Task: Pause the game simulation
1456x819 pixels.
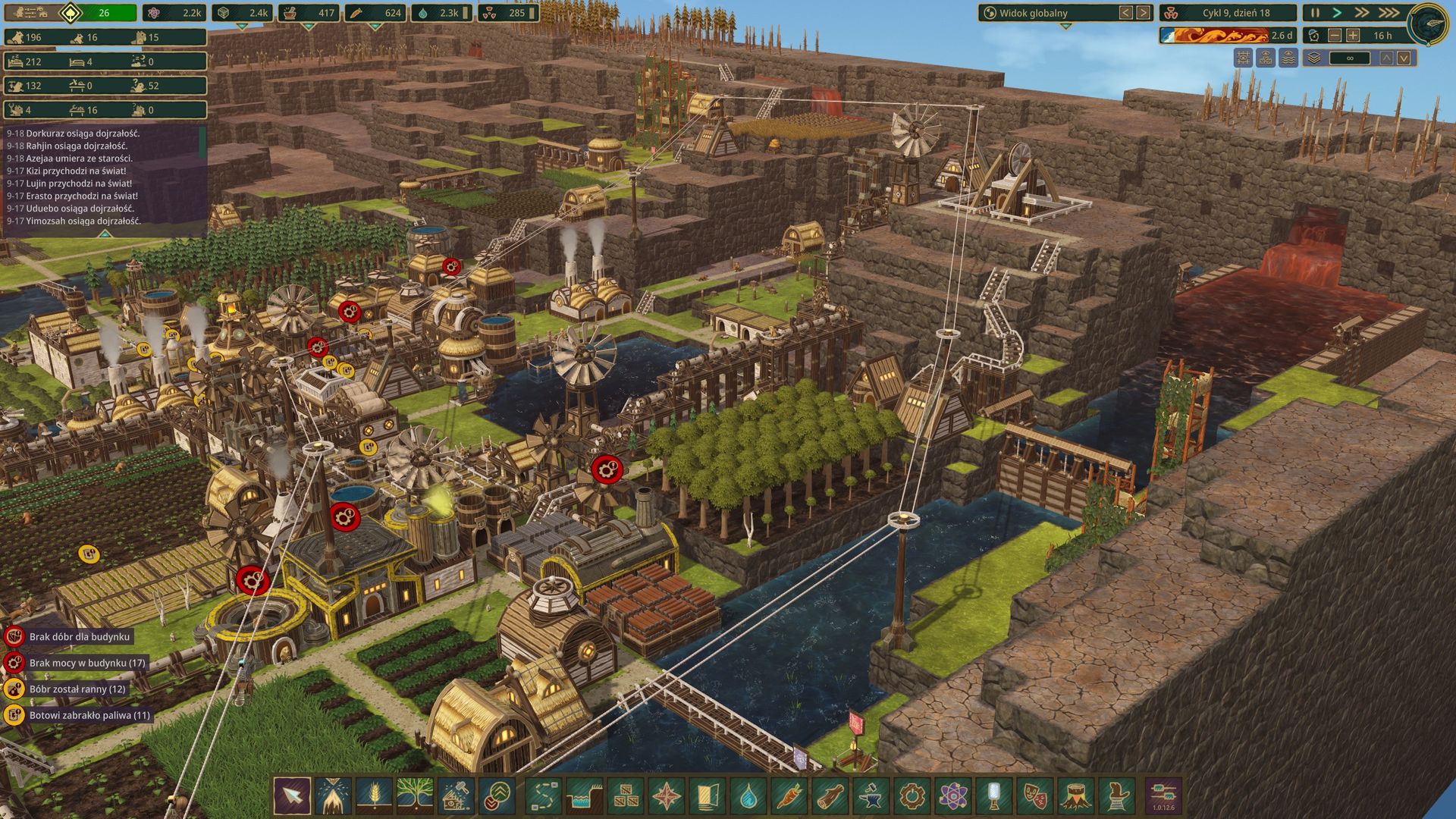Action: coord(1315,13)
